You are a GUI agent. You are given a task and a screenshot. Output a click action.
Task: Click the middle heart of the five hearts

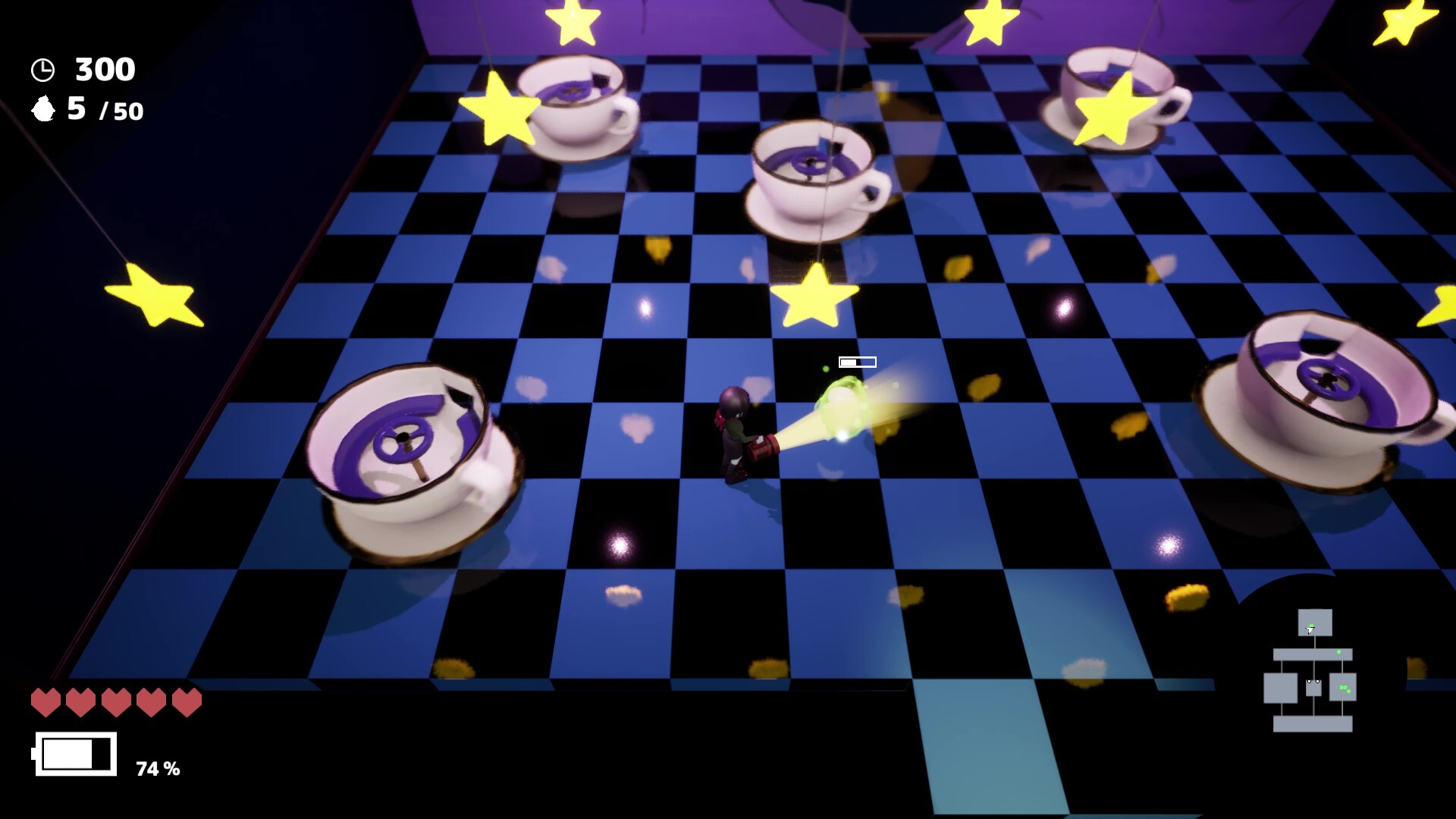[x=115, y=701]
